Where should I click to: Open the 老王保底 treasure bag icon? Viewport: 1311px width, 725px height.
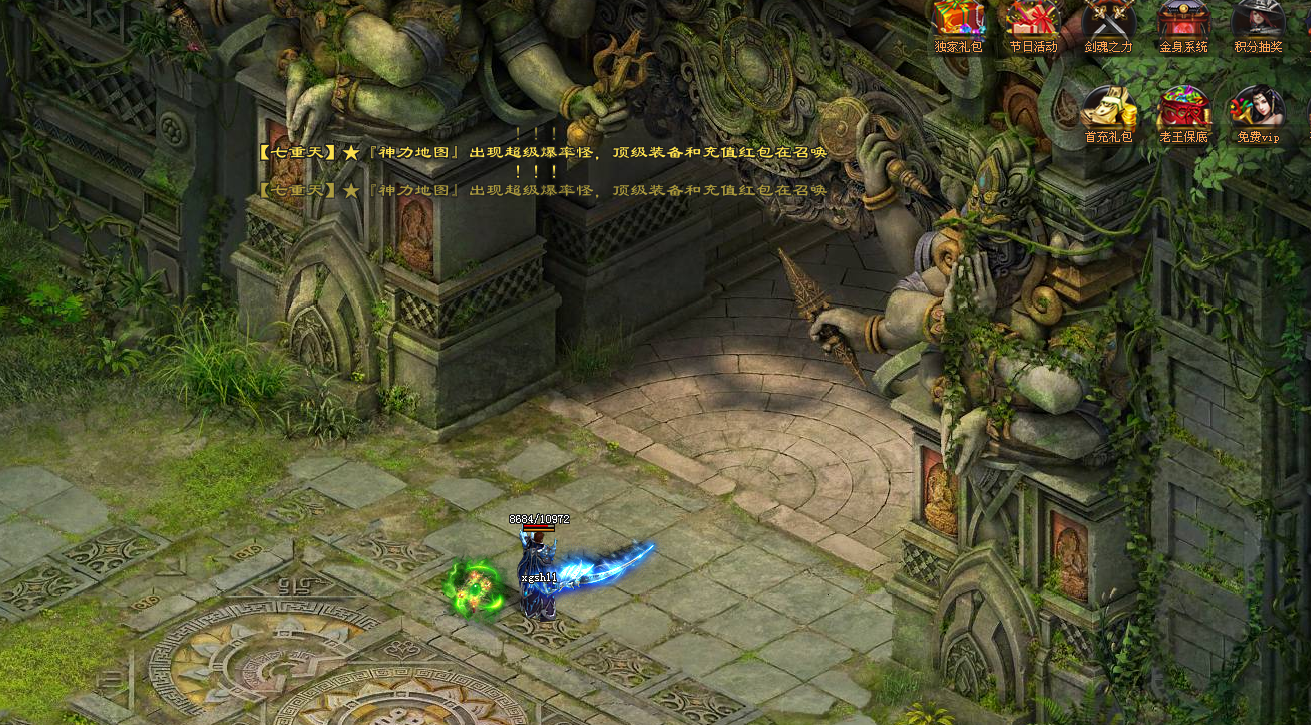[x=1183, y=110]
